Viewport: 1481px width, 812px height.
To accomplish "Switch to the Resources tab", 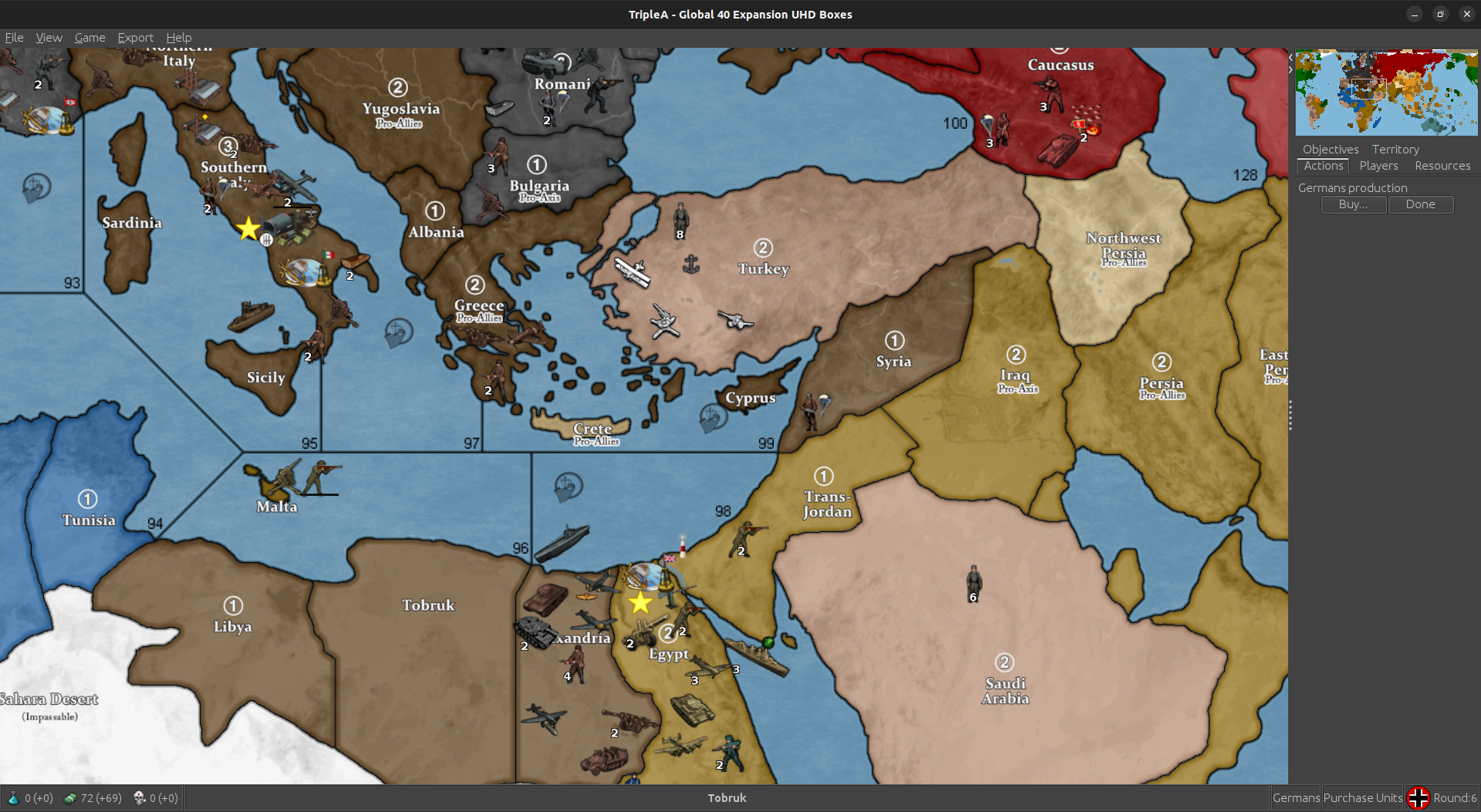I will point(1442,165).
